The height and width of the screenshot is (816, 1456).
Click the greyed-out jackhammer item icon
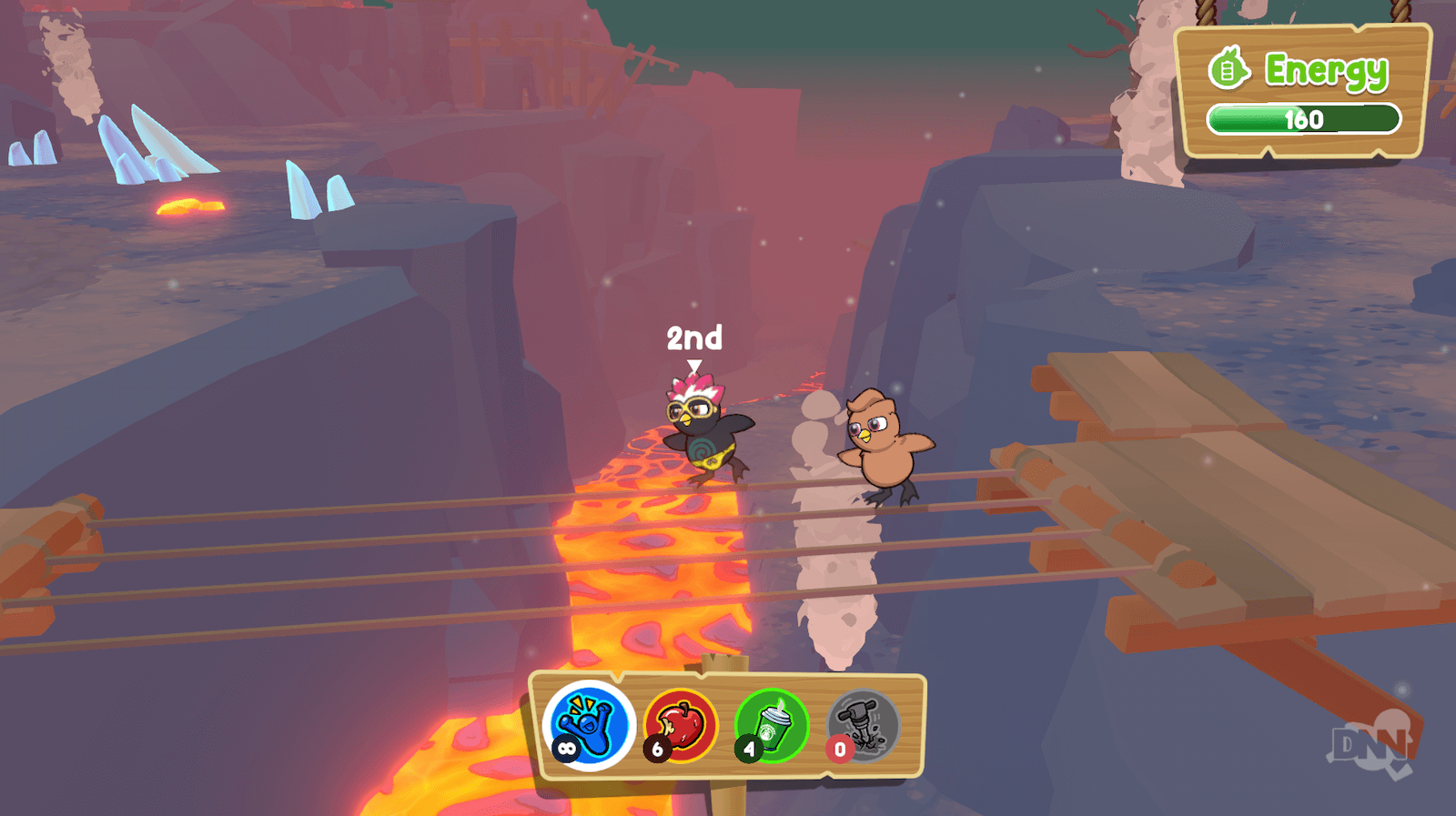click(863, 725)
